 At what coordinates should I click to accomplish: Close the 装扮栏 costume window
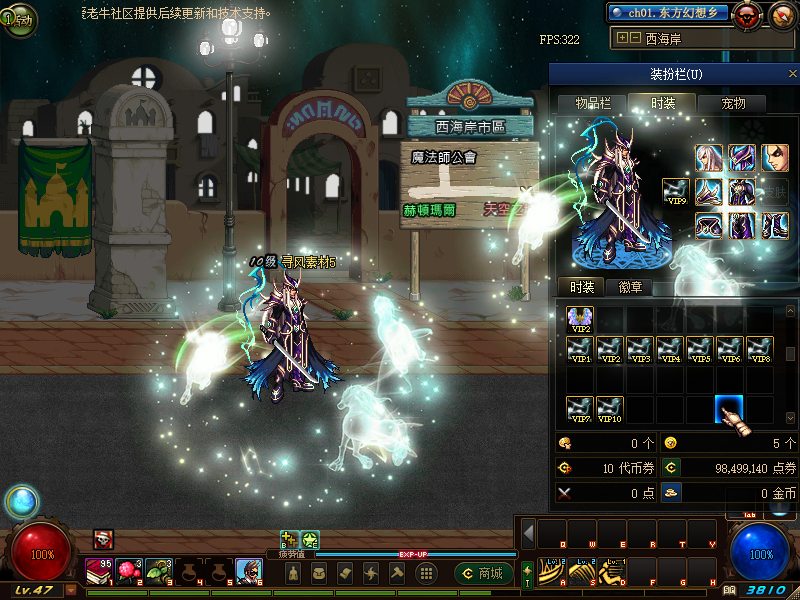(x=793, y=75)
